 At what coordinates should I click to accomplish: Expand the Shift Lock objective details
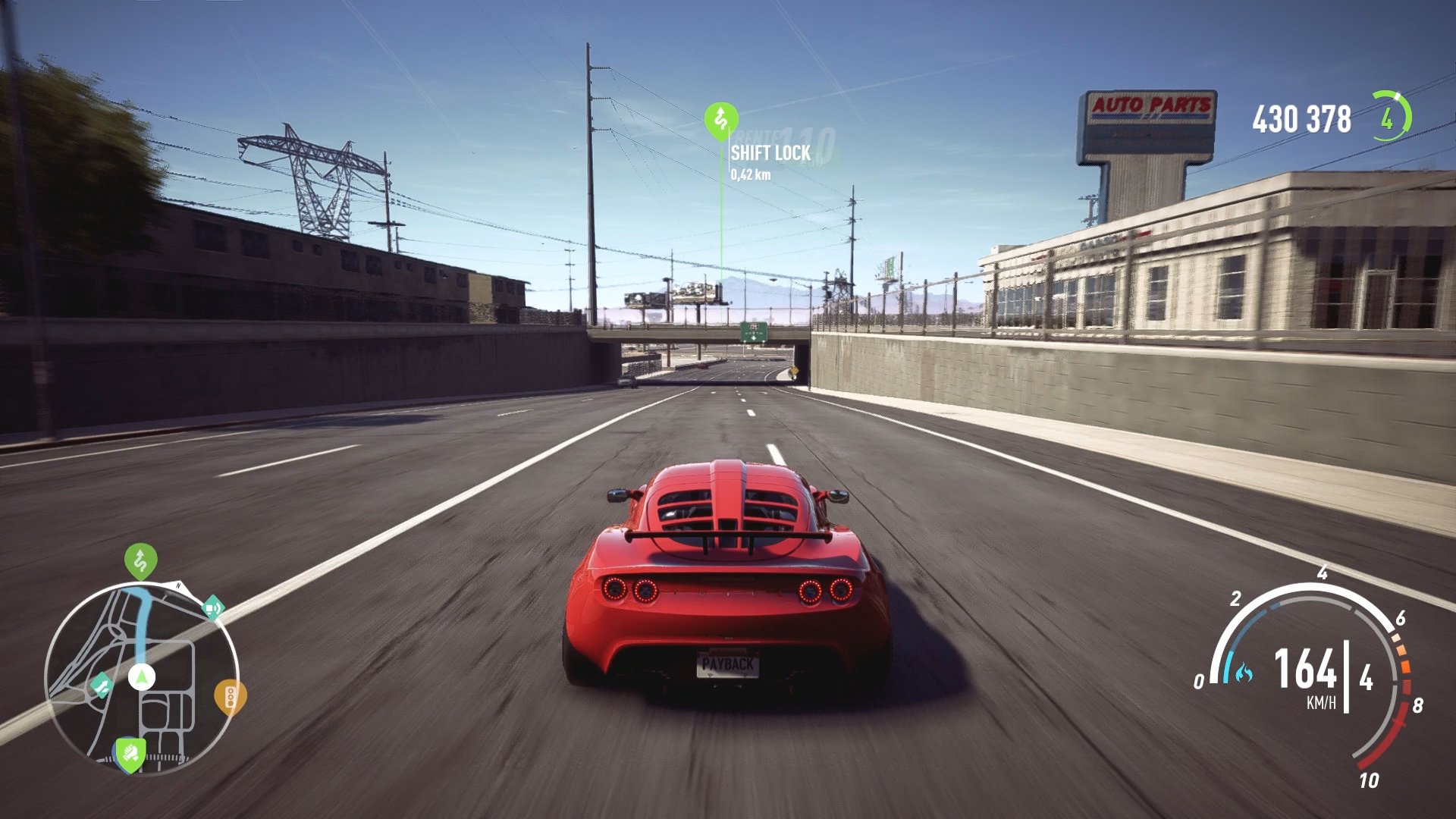point(767,162)
